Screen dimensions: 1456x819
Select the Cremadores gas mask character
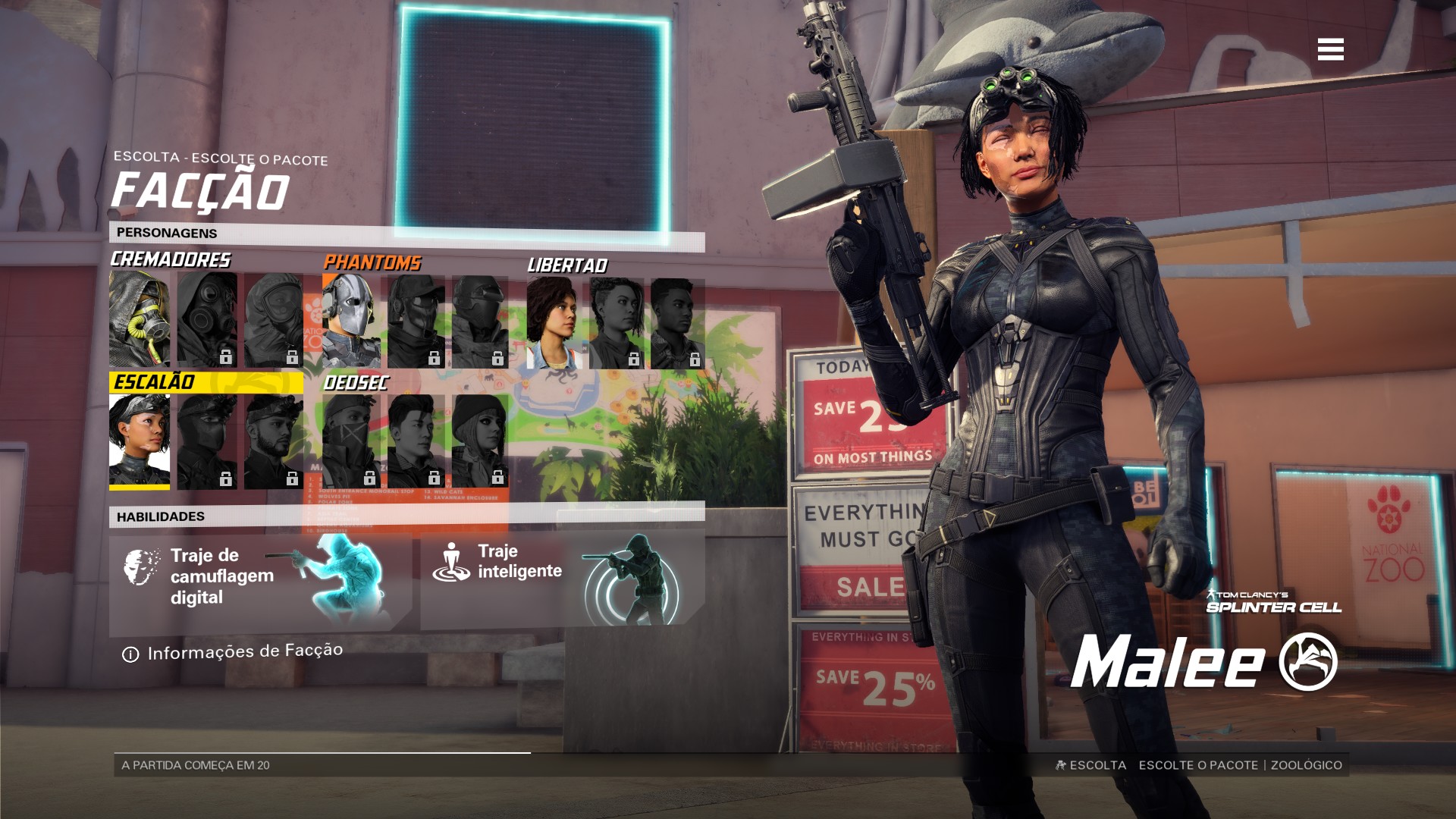coord(140,319)
